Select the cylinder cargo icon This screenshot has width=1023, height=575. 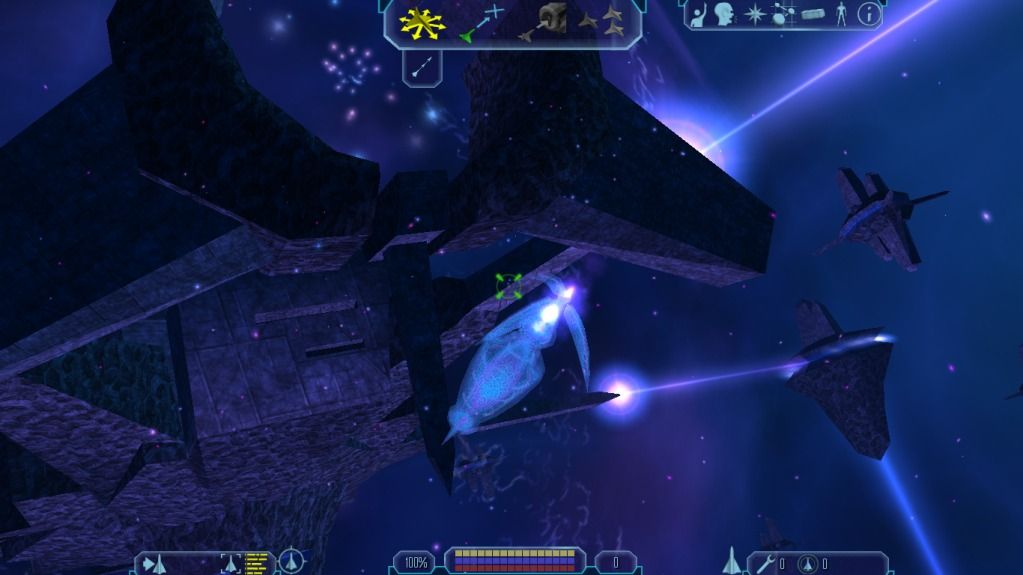click(x=811, y=15)
